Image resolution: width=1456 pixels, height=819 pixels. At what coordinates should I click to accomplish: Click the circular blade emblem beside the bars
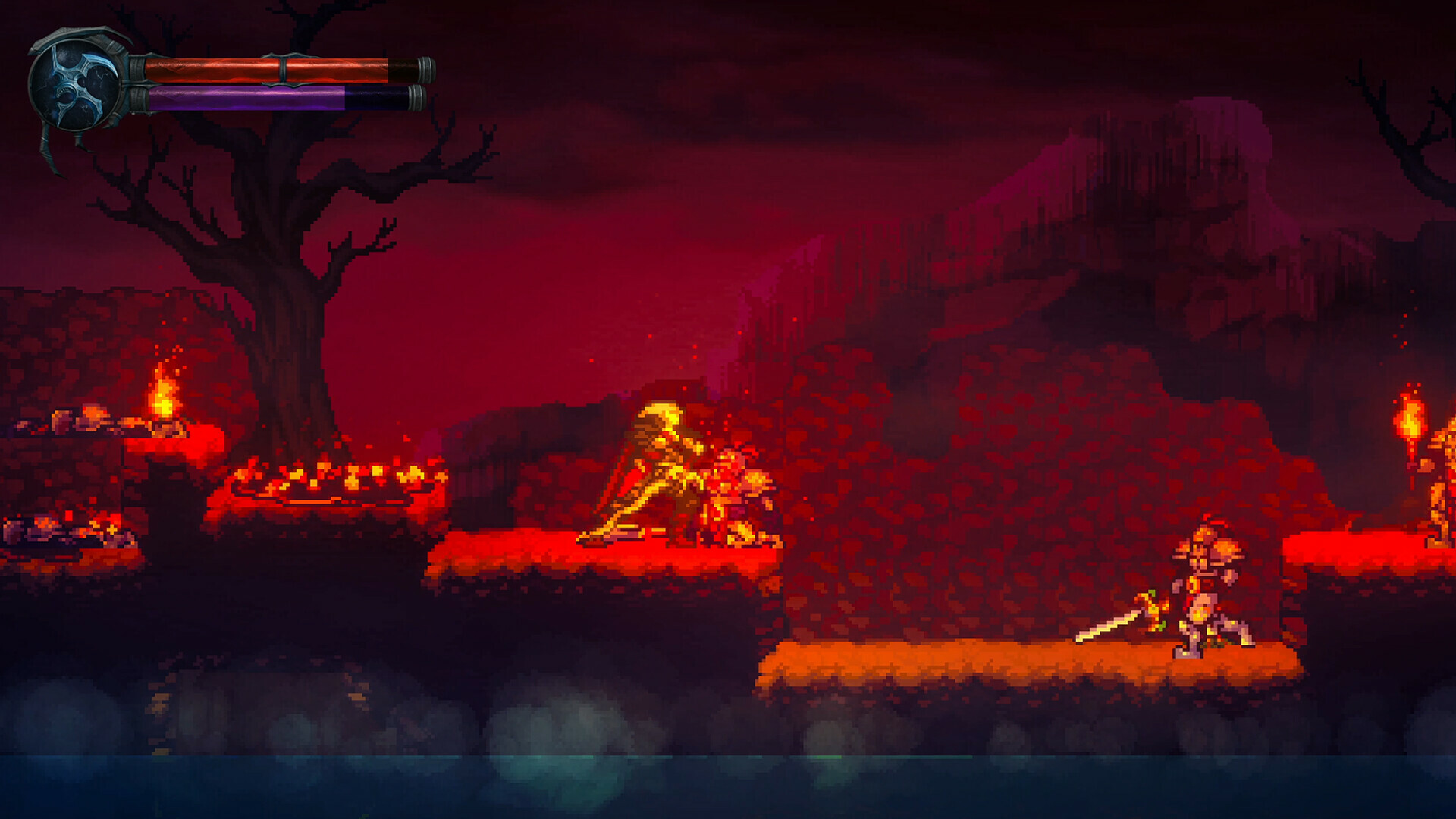click(x=74, y=83)
